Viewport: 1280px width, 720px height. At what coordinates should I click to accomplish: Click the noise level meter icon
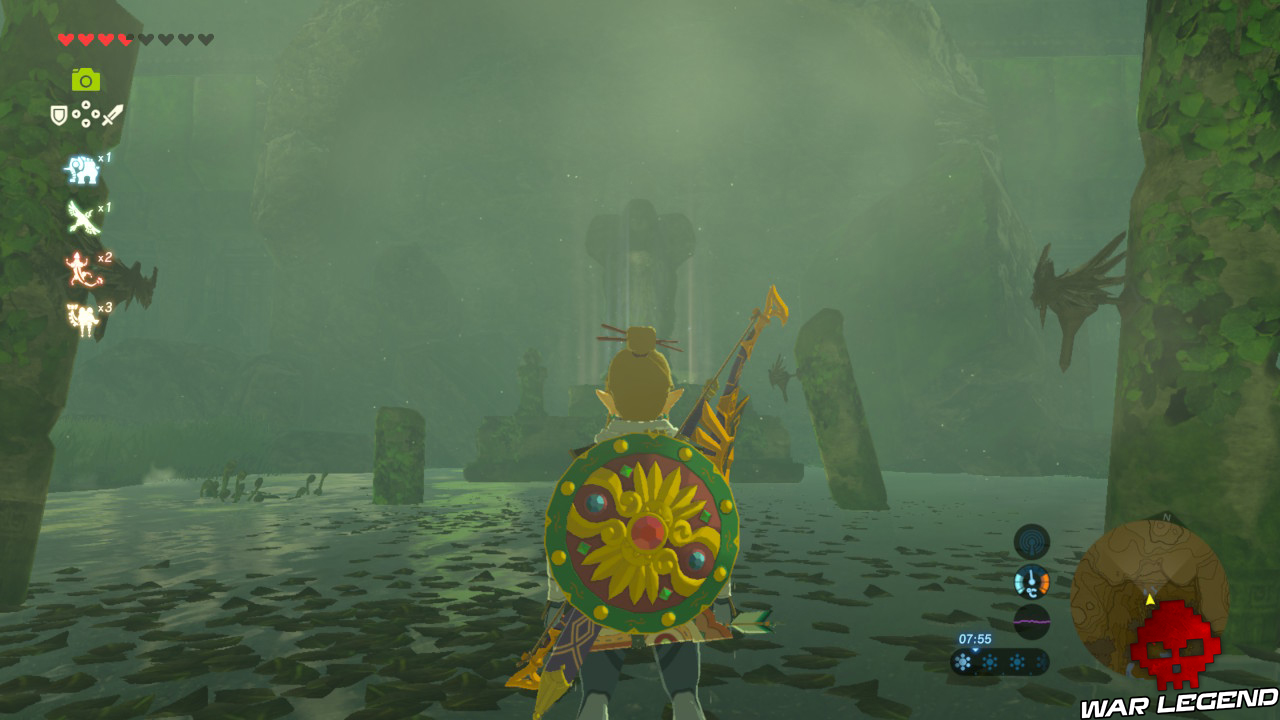(1032, 619)
